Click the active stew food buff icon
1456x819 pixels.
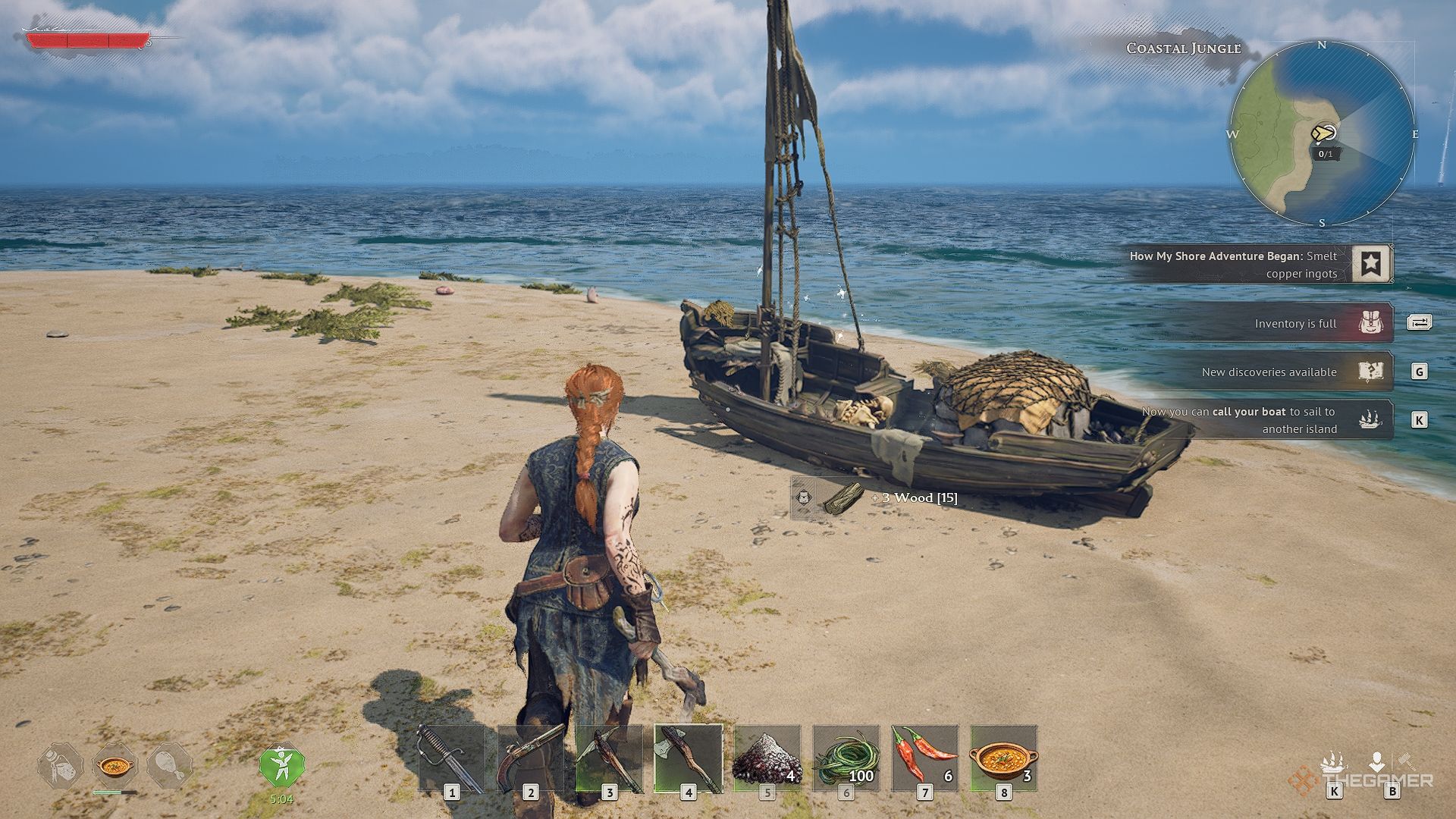(115, 767)
